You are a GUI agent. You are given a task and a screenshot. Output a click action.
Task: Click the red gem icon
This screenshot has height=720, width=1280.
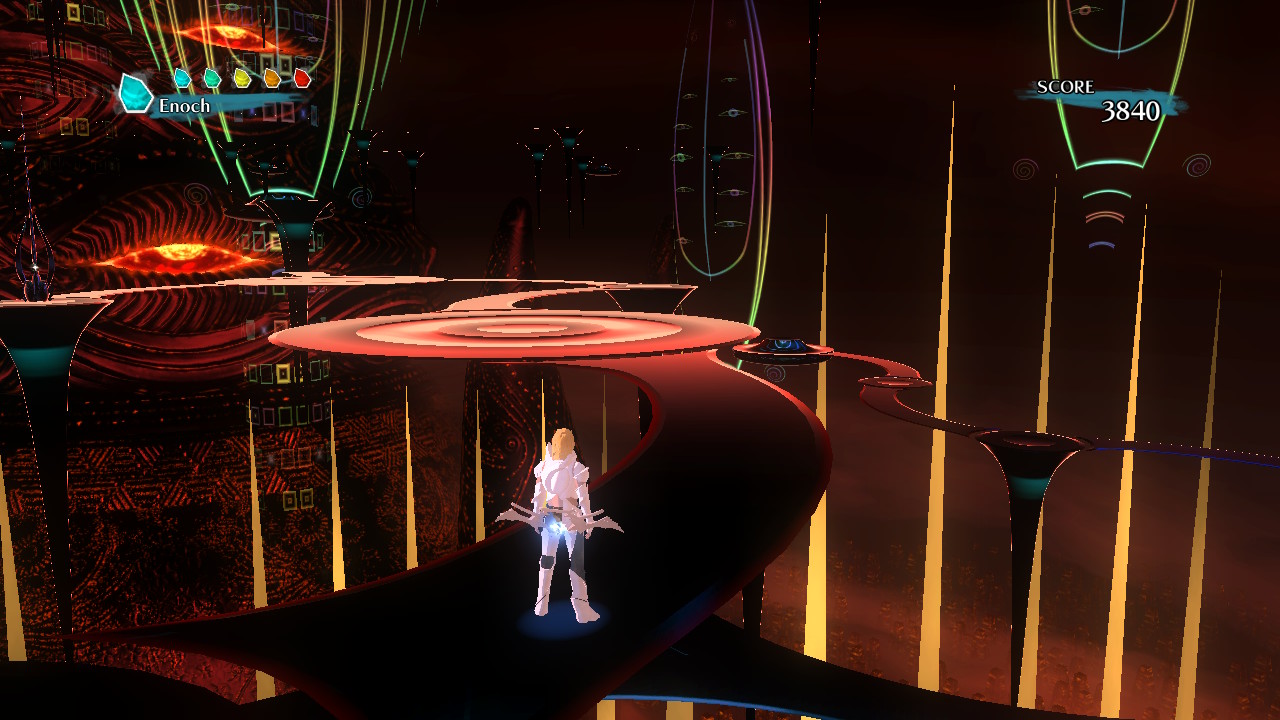coord(302,78)
